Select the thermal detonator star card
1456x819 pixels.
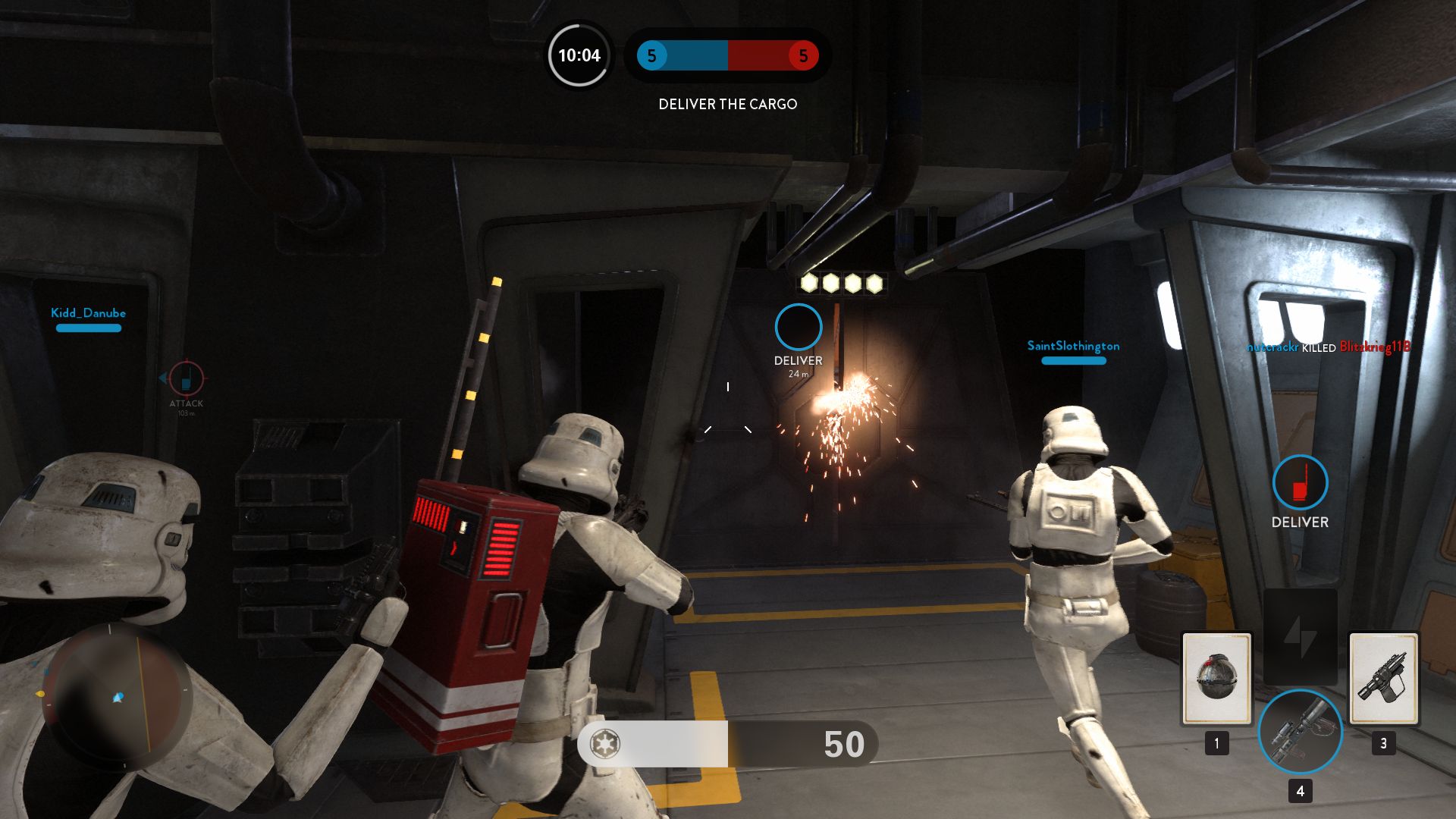(x=1216, y=679)
